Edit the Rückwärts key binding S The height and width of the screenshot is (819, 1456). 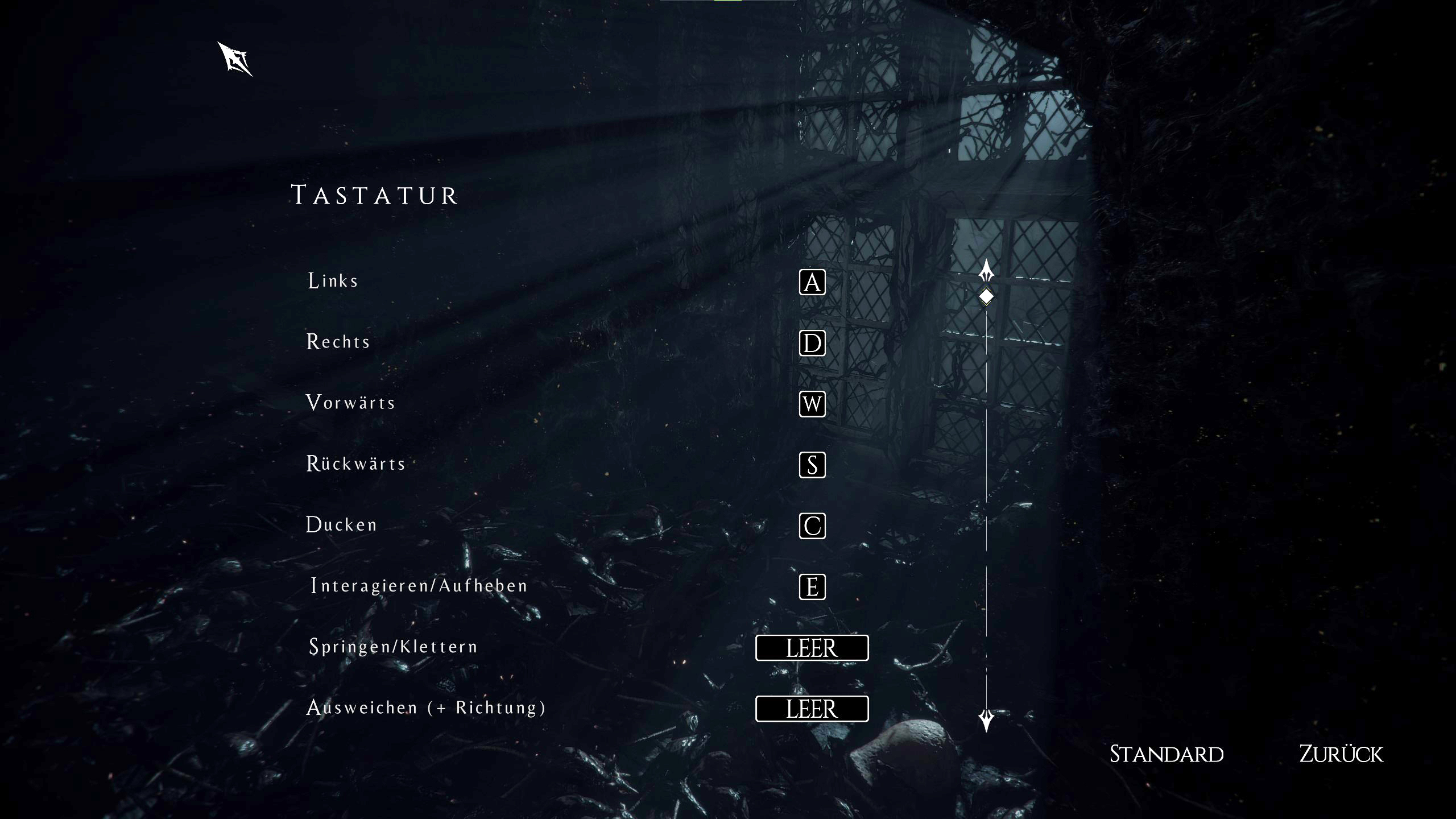point(812,465)
